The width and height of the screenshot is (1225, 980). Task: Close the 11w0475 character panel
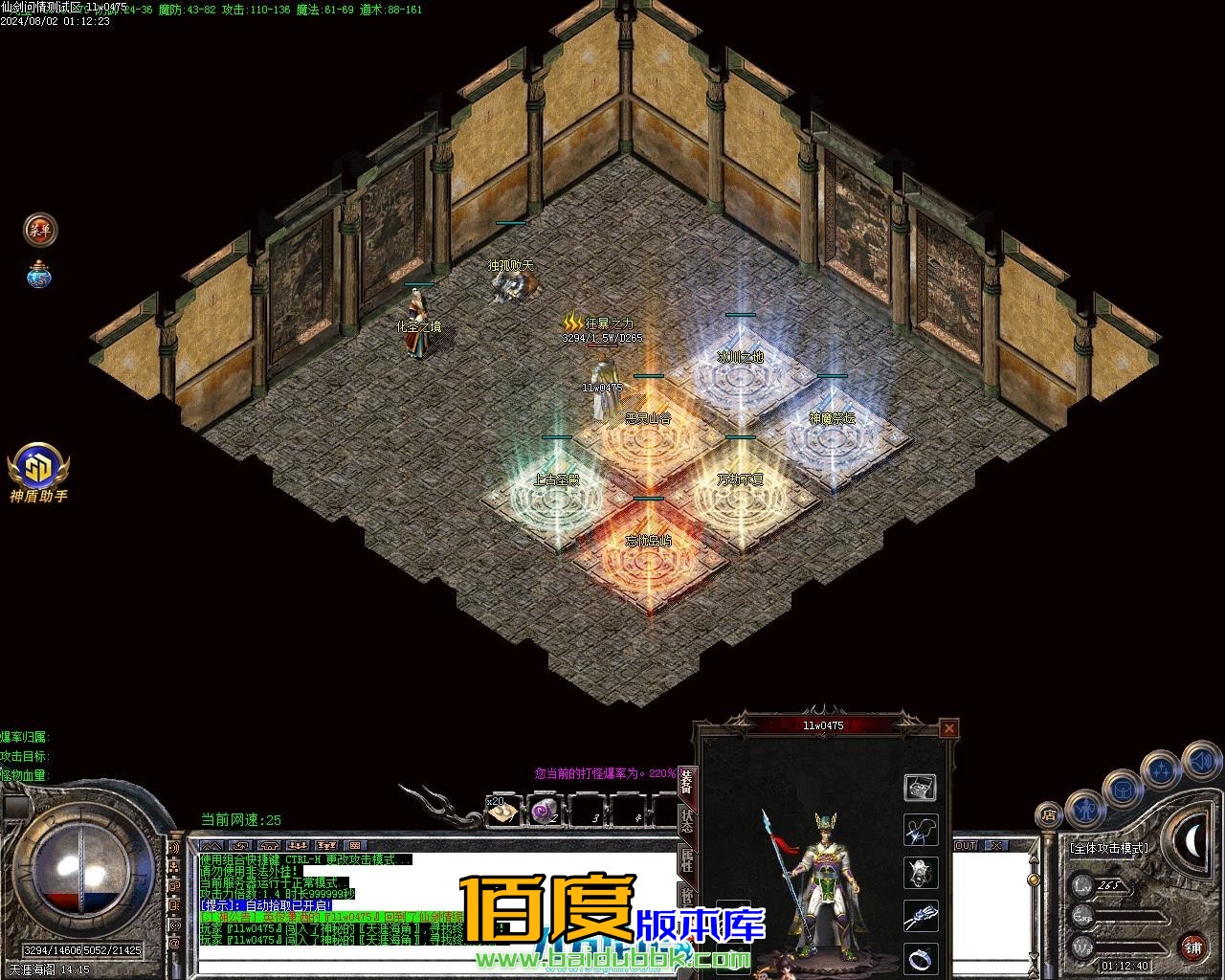point(948,729)
